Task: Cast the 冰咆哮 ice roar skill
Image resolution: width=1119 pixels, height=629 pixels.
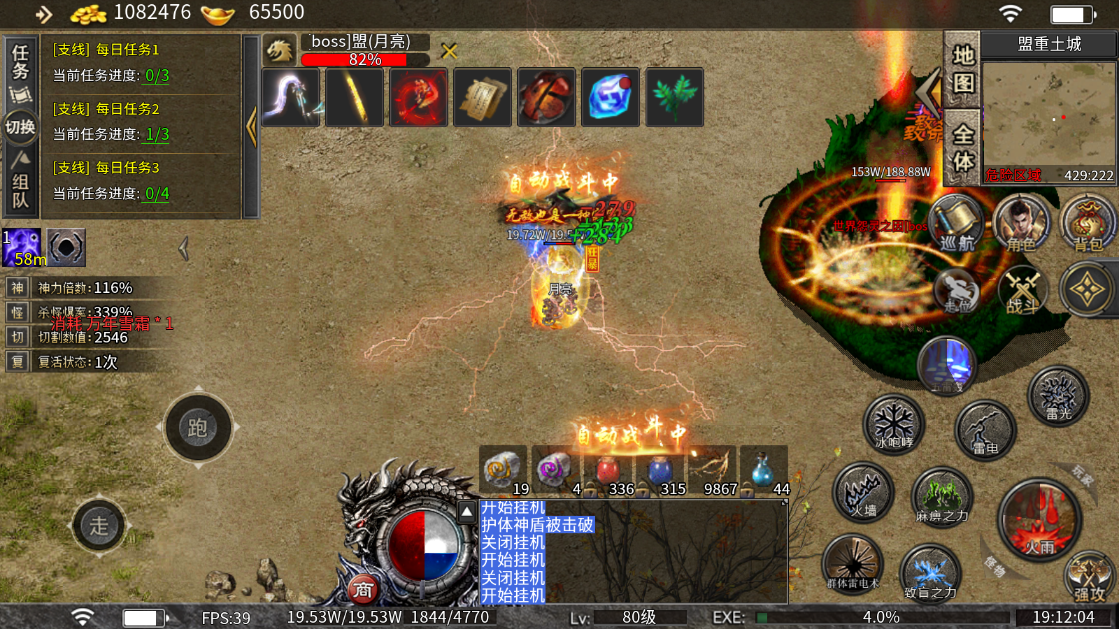Action: (893, 423)
